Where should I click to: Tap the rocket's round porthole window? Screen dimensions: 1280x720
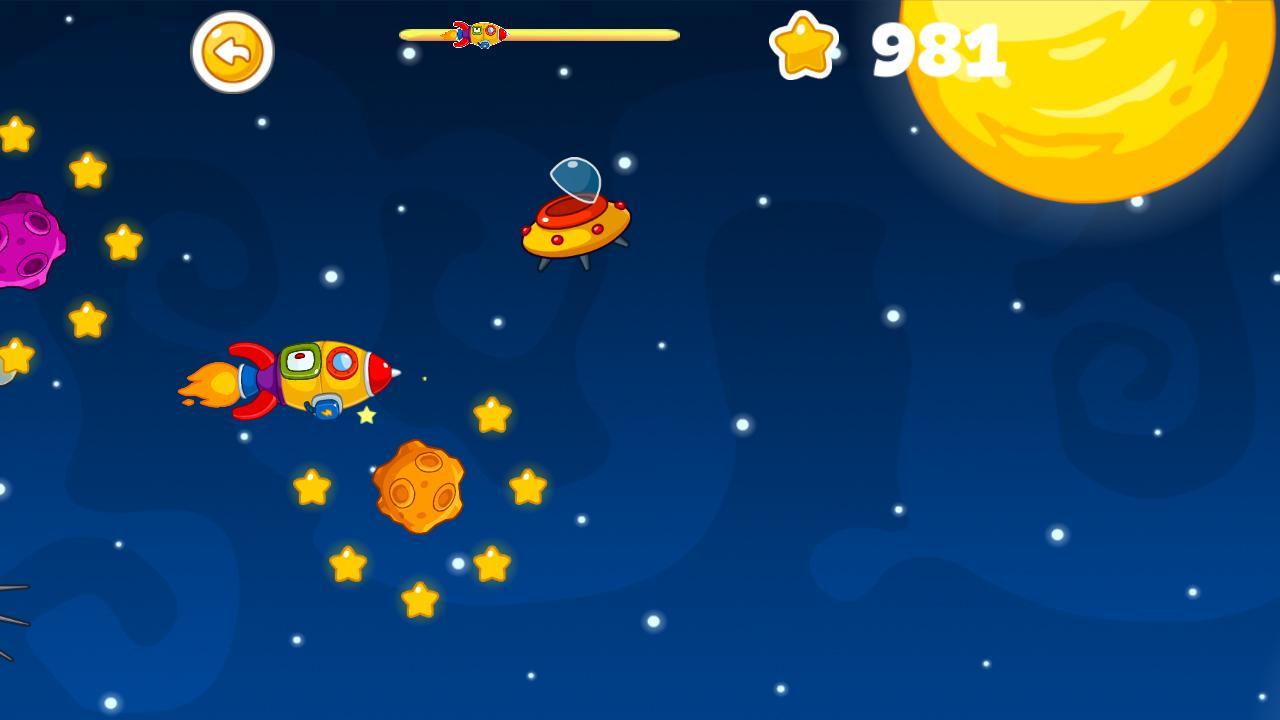(340, 362)
